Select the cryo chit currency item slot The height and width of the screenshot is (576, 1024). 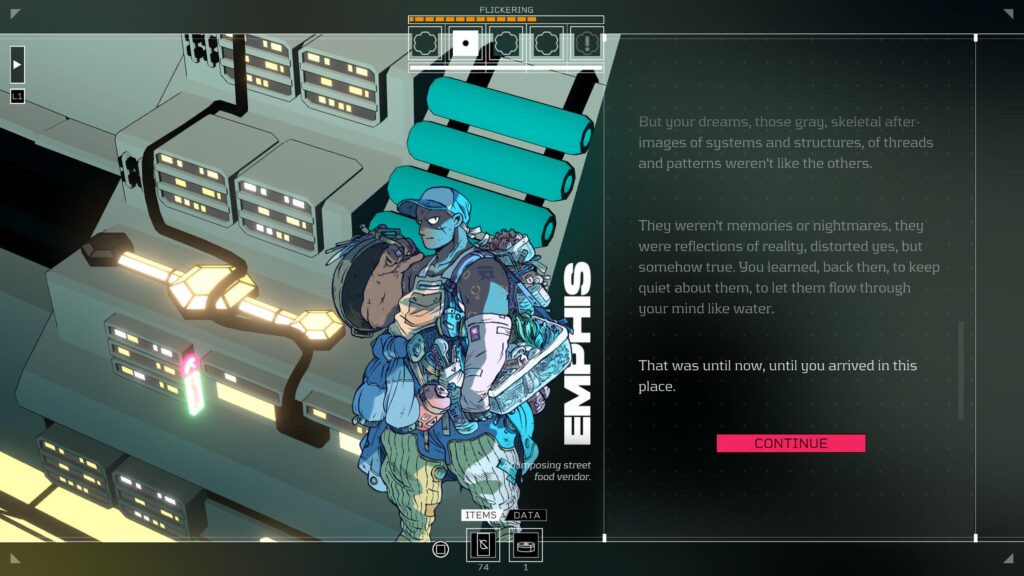point(483,545)
